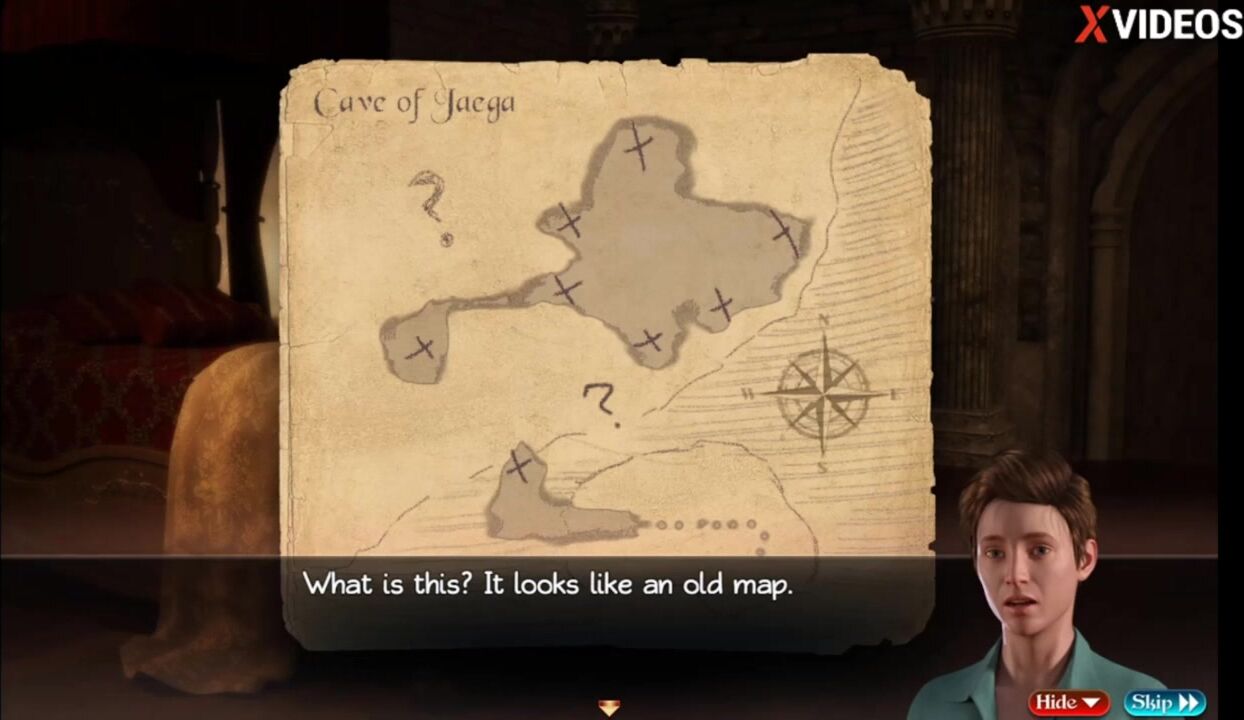This screenshot has height=720, width=1244.
Task: Advance dialogue with the orange arrow
Action: pyautogui.click(x=609, y=708)
